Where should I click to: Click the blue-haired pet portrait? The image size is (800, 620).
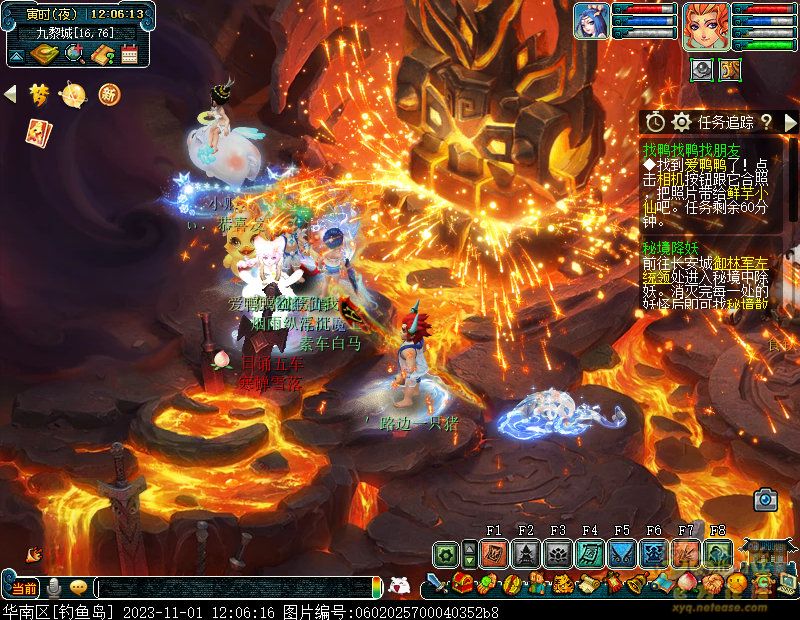click(591, 21)
